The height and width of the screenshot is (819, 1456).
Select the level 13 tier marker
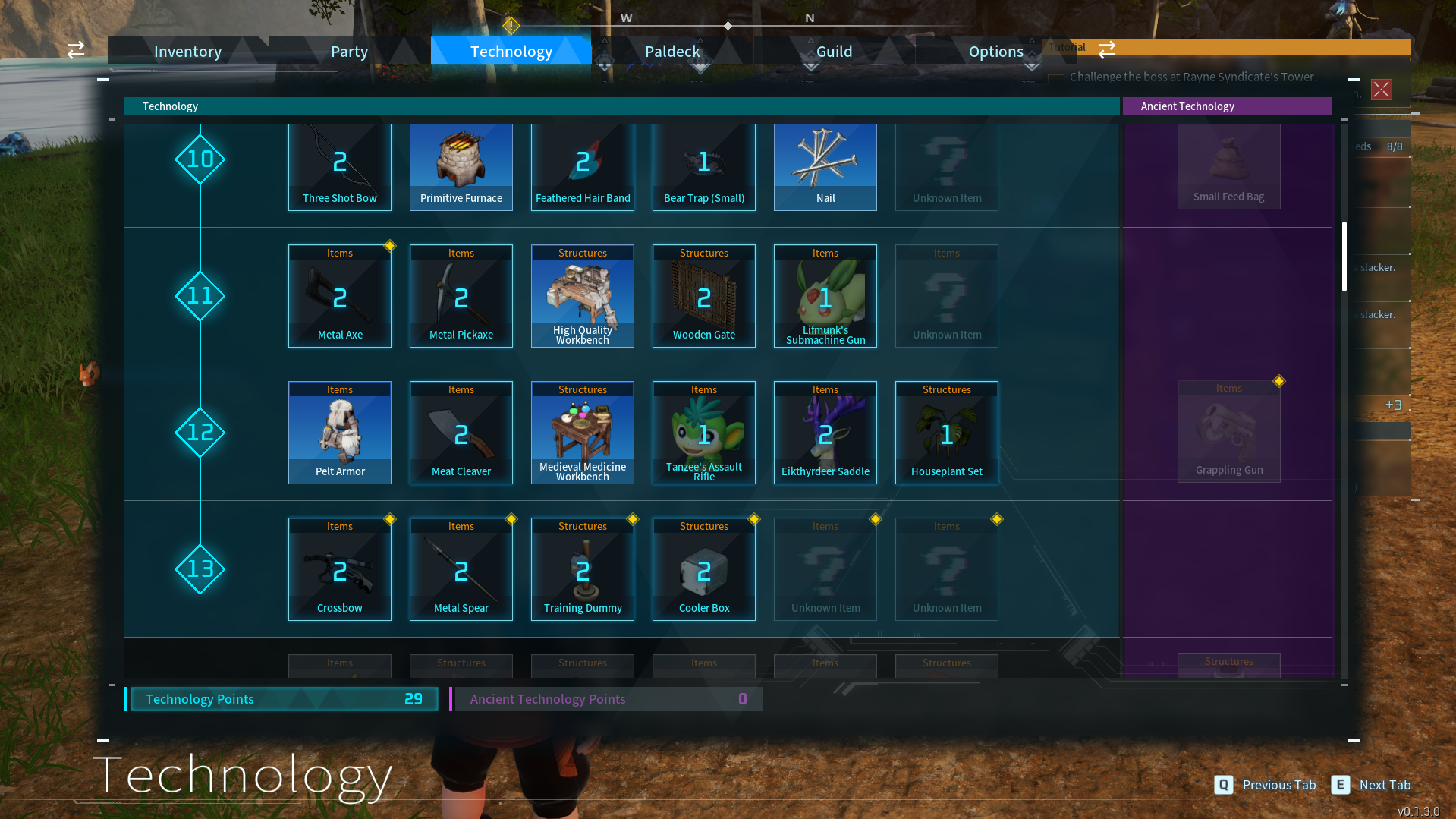[x=200, y=569]
